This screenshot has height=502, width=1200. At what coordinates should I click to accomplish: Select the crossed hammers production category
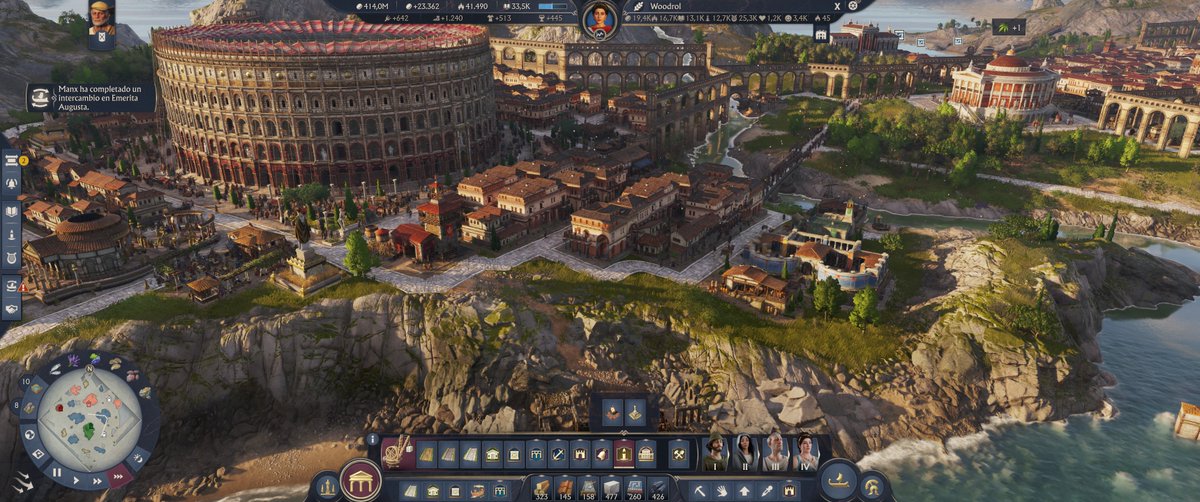pos(678,454)
